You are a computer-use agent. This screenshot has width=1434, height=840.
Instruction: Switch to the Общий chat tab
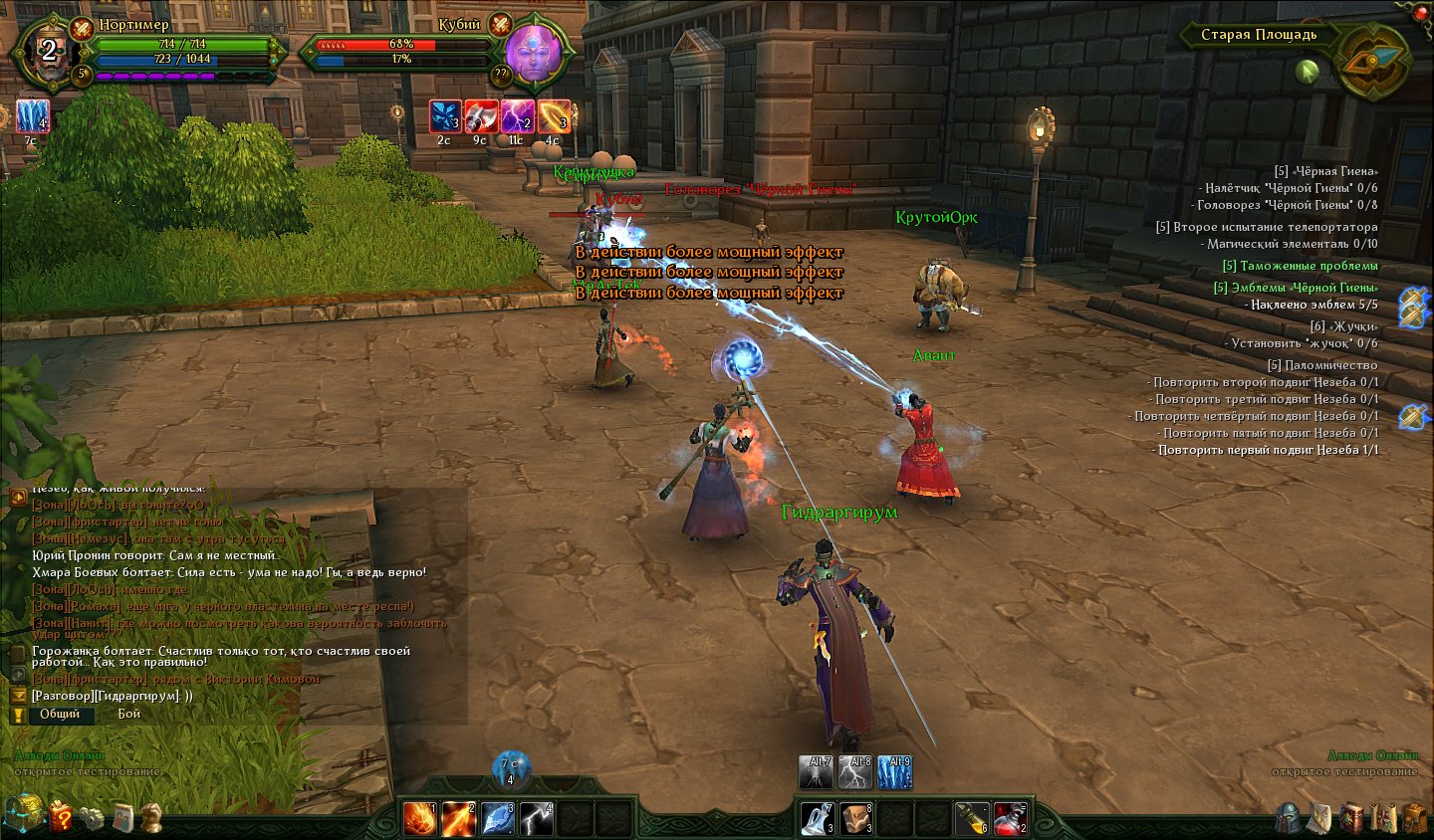pyautogui.click(x=61, y=714)
